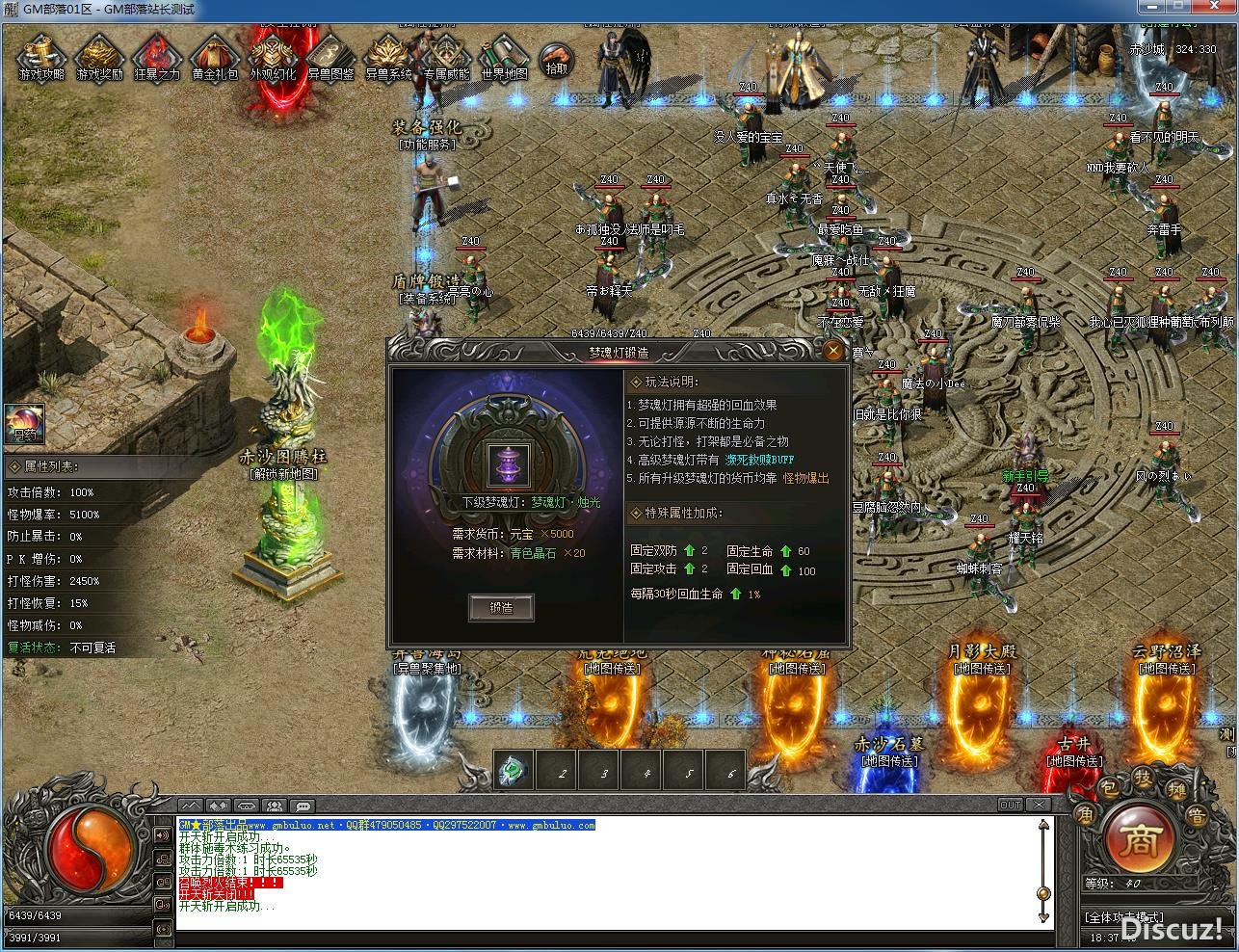Open the 技 skills icon
The width and height of the screenshot is (1239, 952).
1143,778
